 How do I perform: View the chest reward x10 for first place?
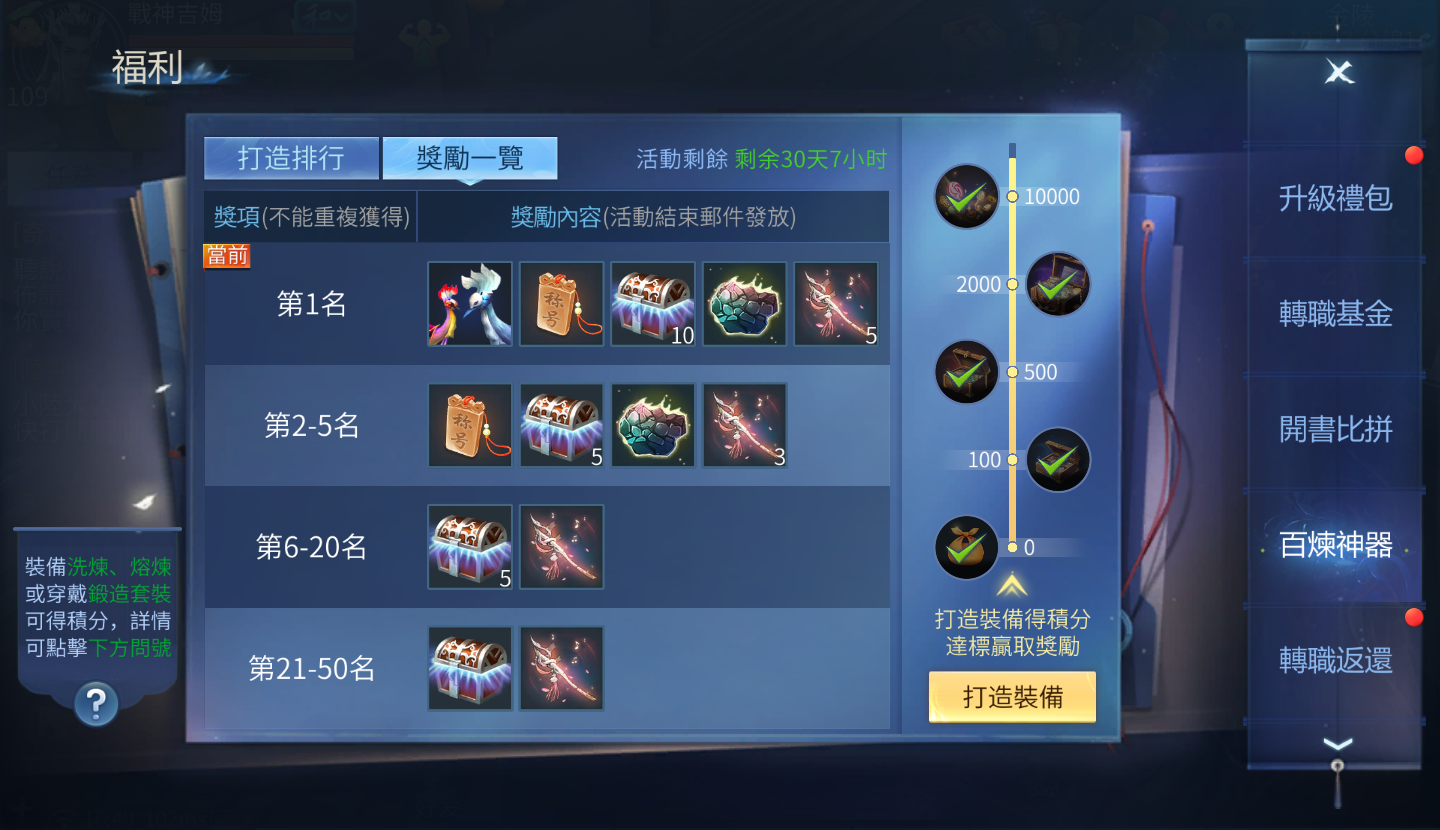coord(652,304)
